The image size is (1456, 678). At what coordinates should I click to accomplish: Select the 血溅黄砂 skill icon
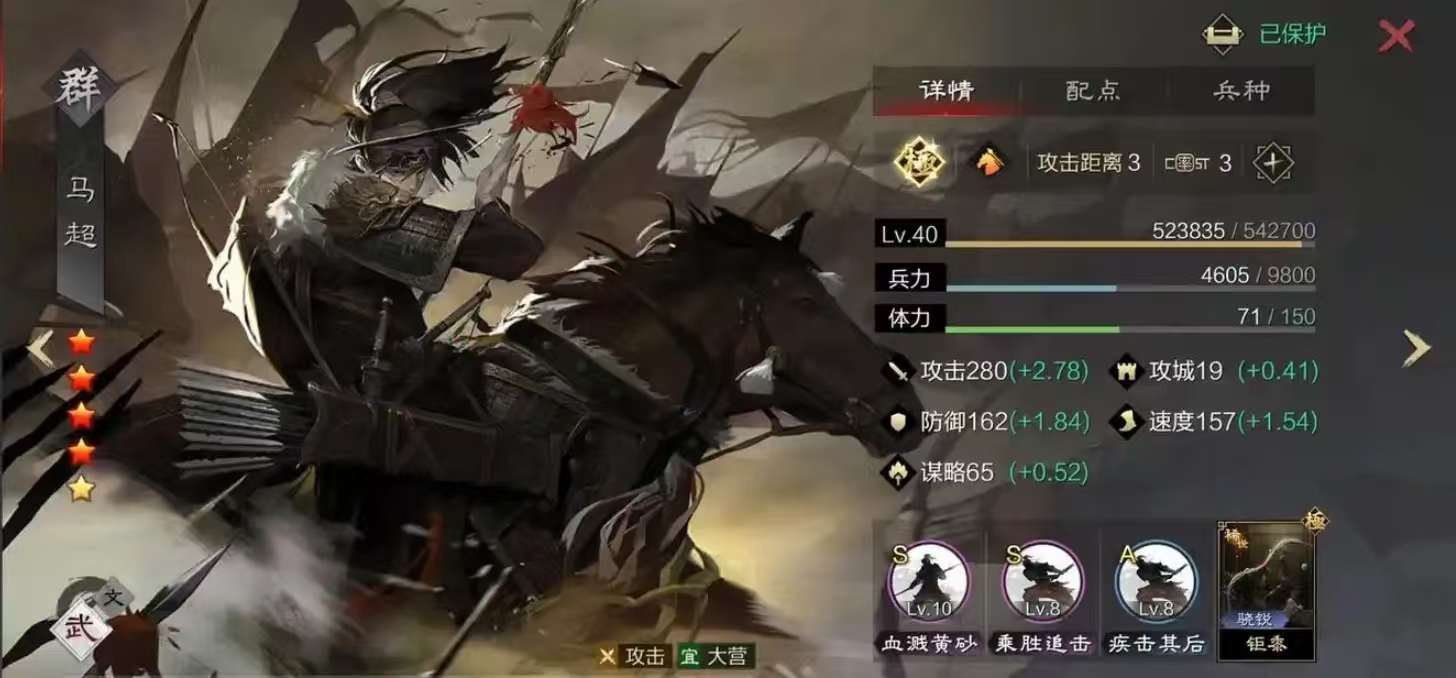(x=930, y=585)
